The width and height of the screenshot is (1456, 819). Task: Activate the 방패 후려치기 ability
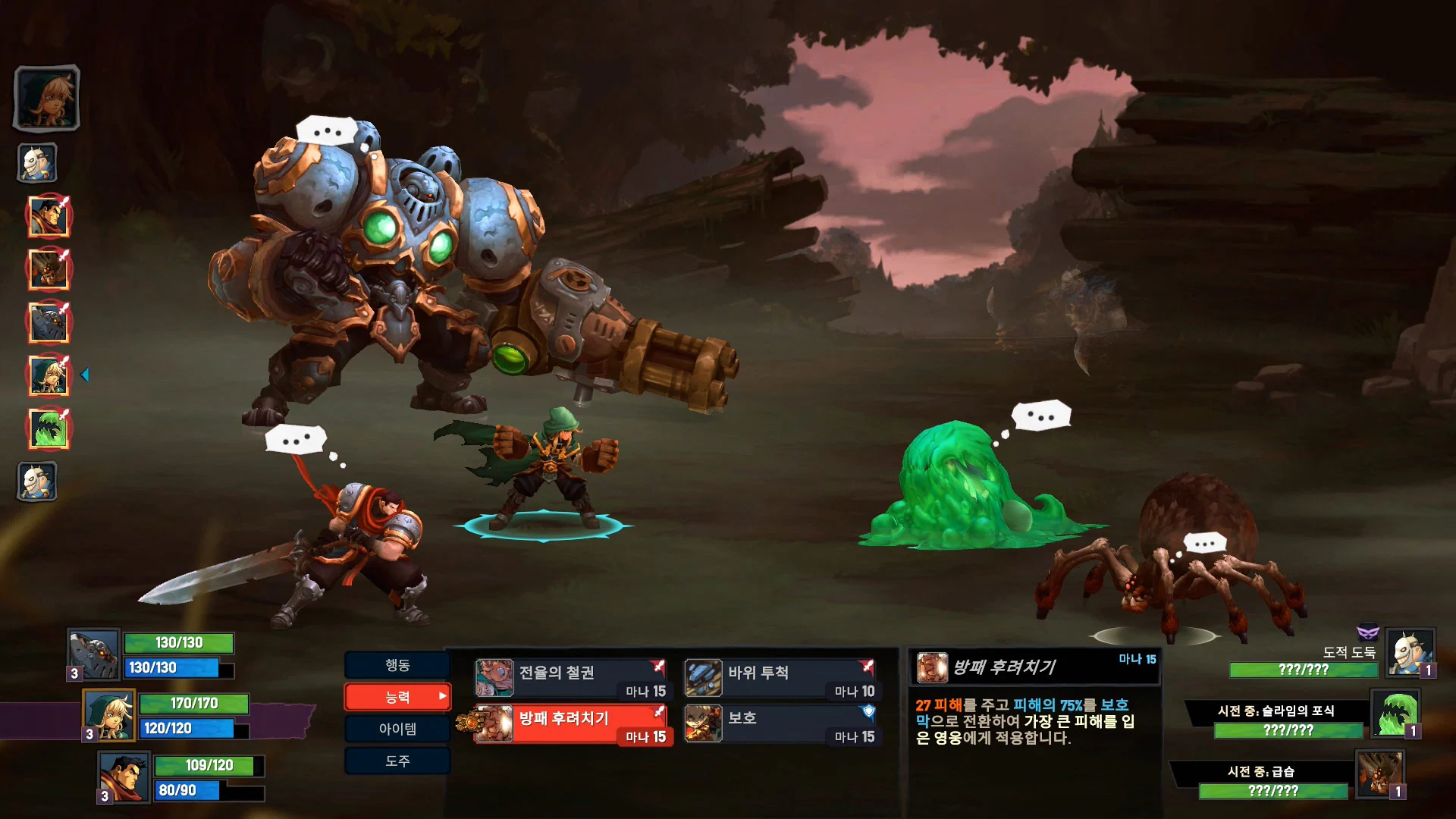[x=571, y=724]
